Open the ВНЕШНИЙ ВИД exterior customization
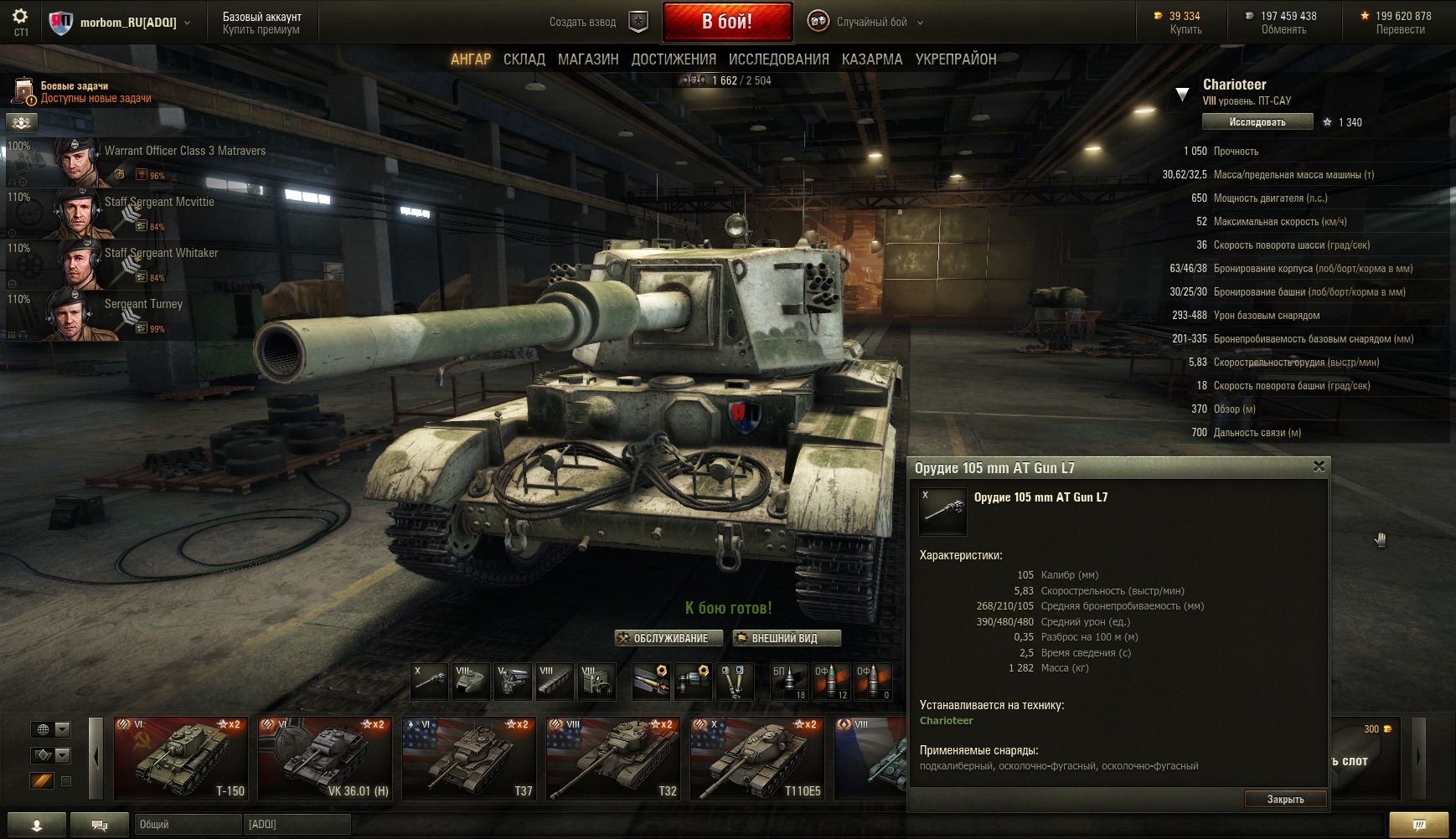This screenshot has height=839, width=1456. pyautogui.click(x=786, y=638)
